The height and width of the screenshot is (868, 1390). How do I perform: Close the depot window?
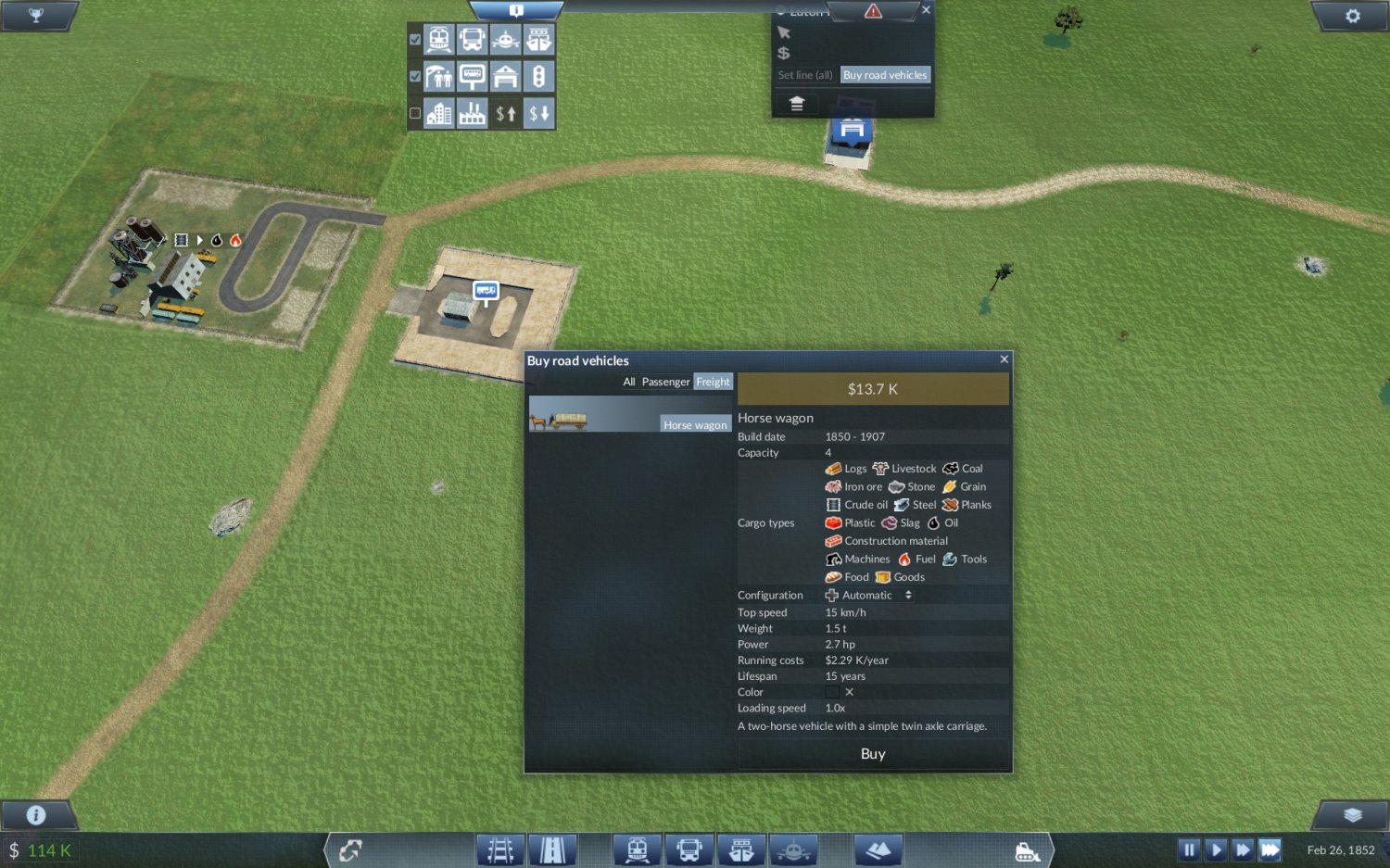926,10
